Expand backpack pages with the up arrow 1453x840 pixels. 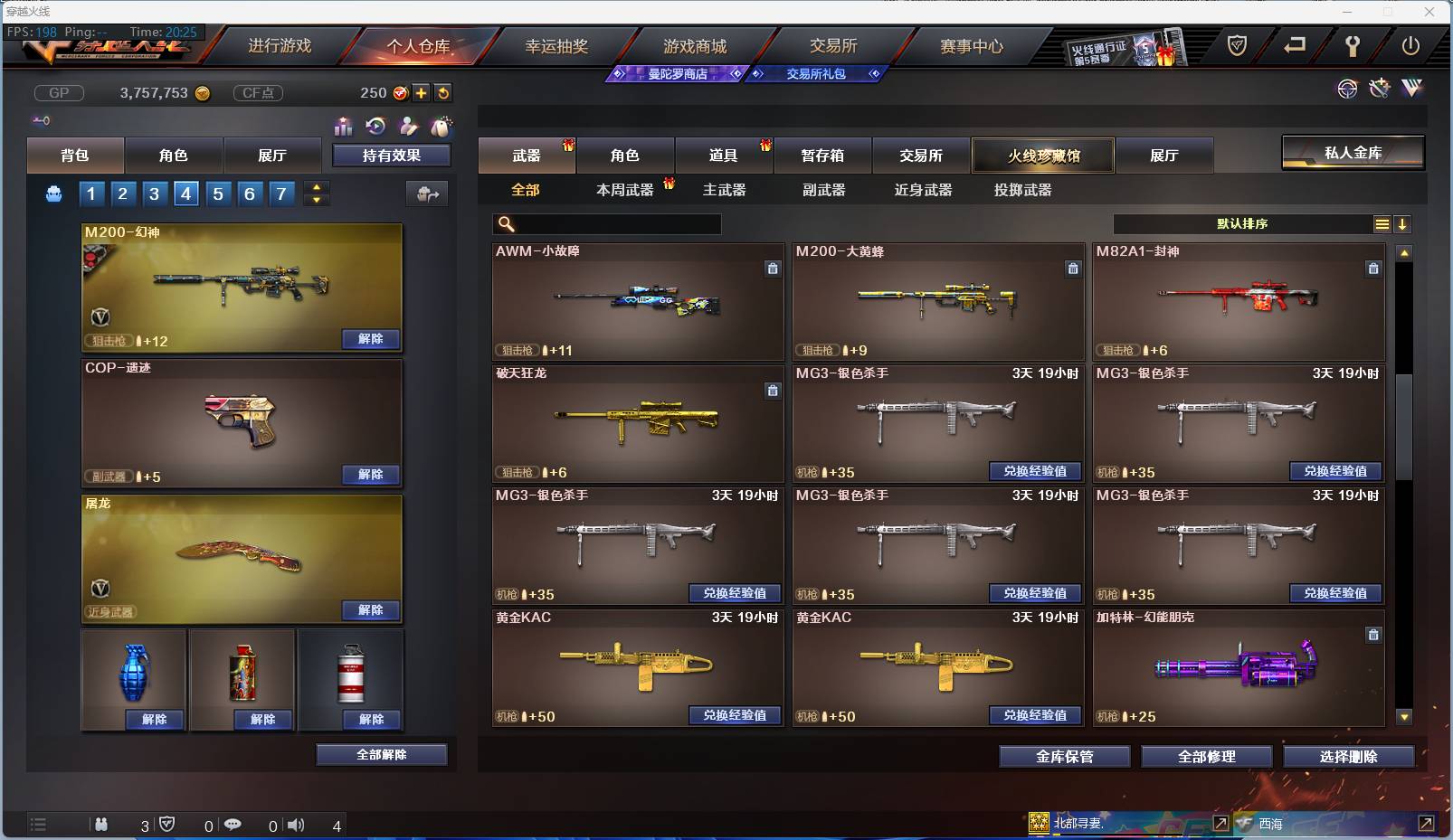click(316, 187)
